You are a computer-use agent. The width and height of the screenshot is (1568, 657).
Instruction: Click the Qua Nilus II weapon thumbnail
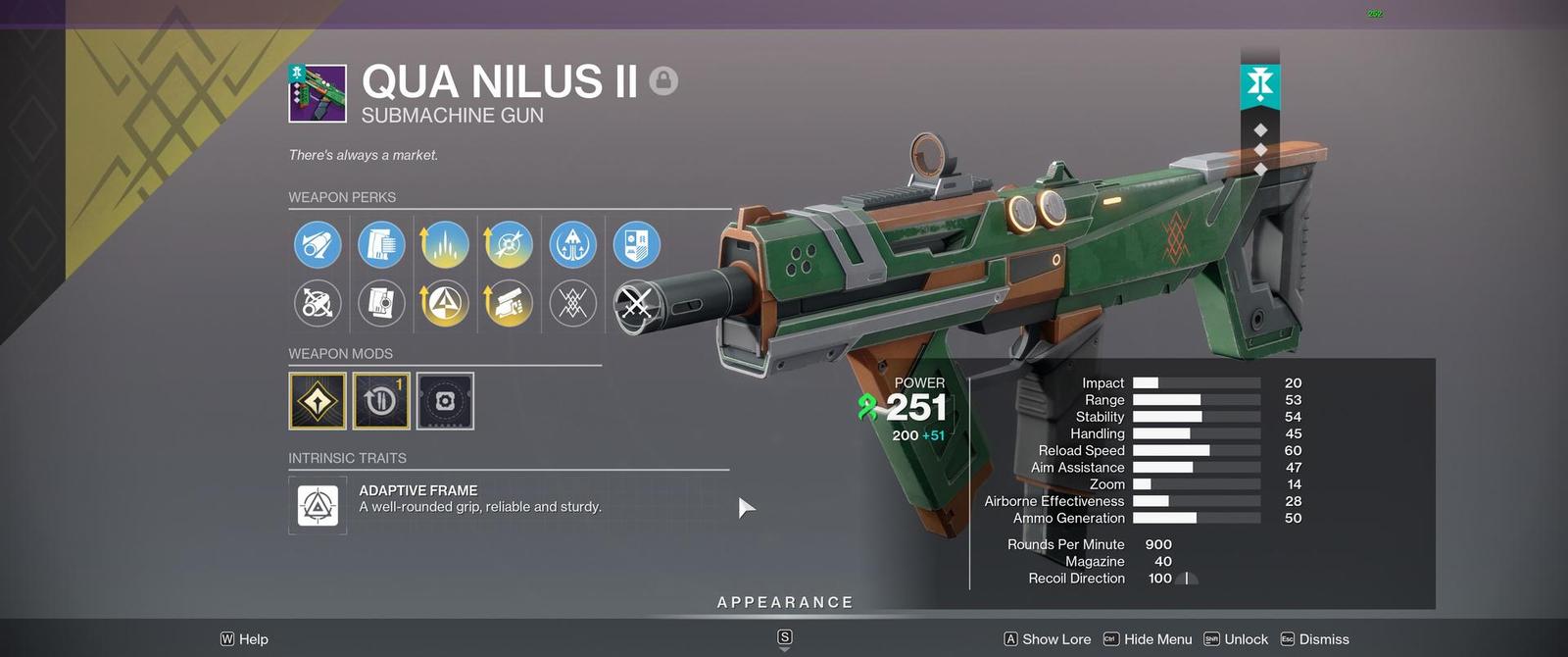[318, 94]
